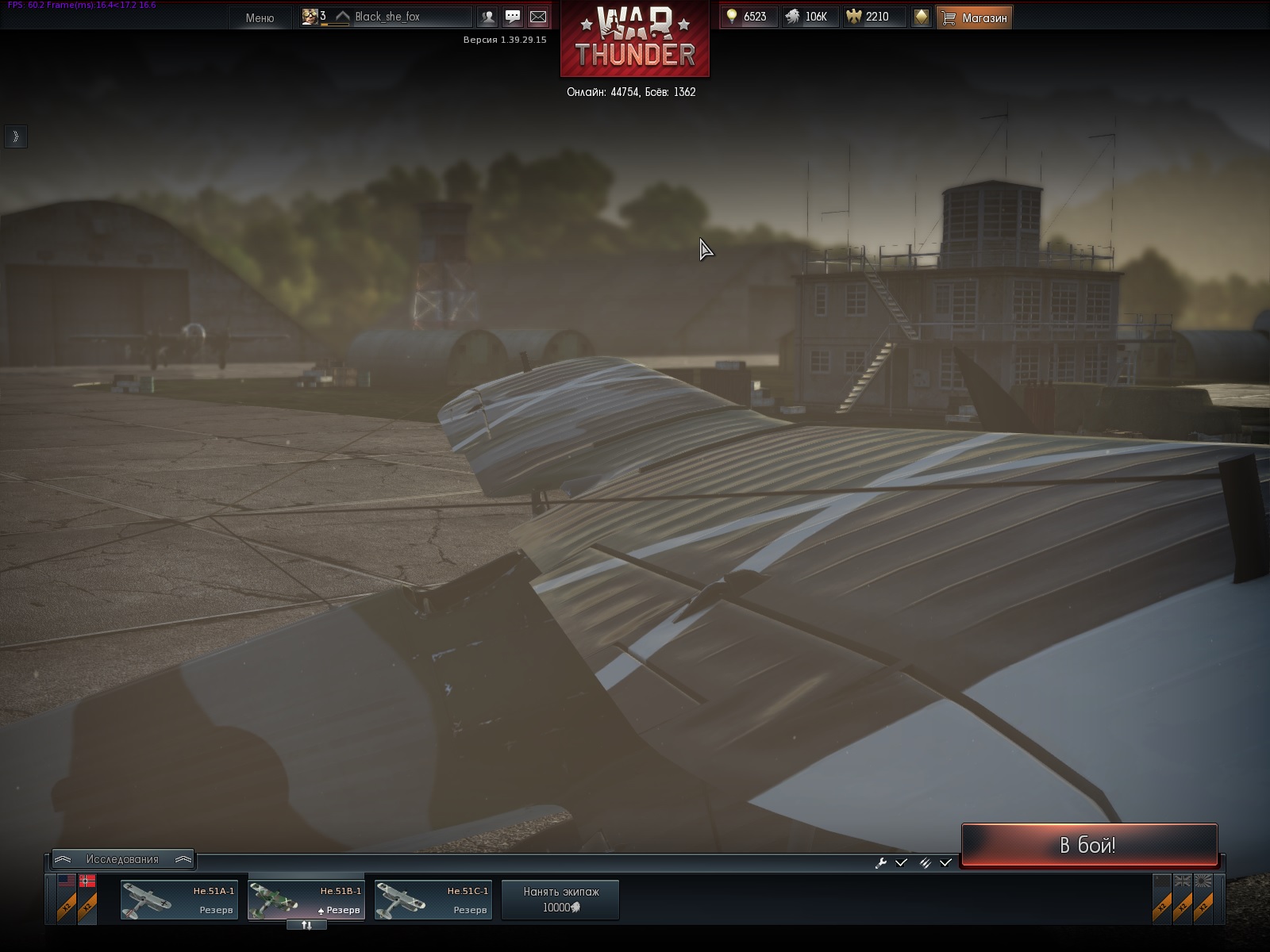Select the He.51C-1 aircraft slot
Viewport: 1270px width, 952px height.
coord(433,900)
